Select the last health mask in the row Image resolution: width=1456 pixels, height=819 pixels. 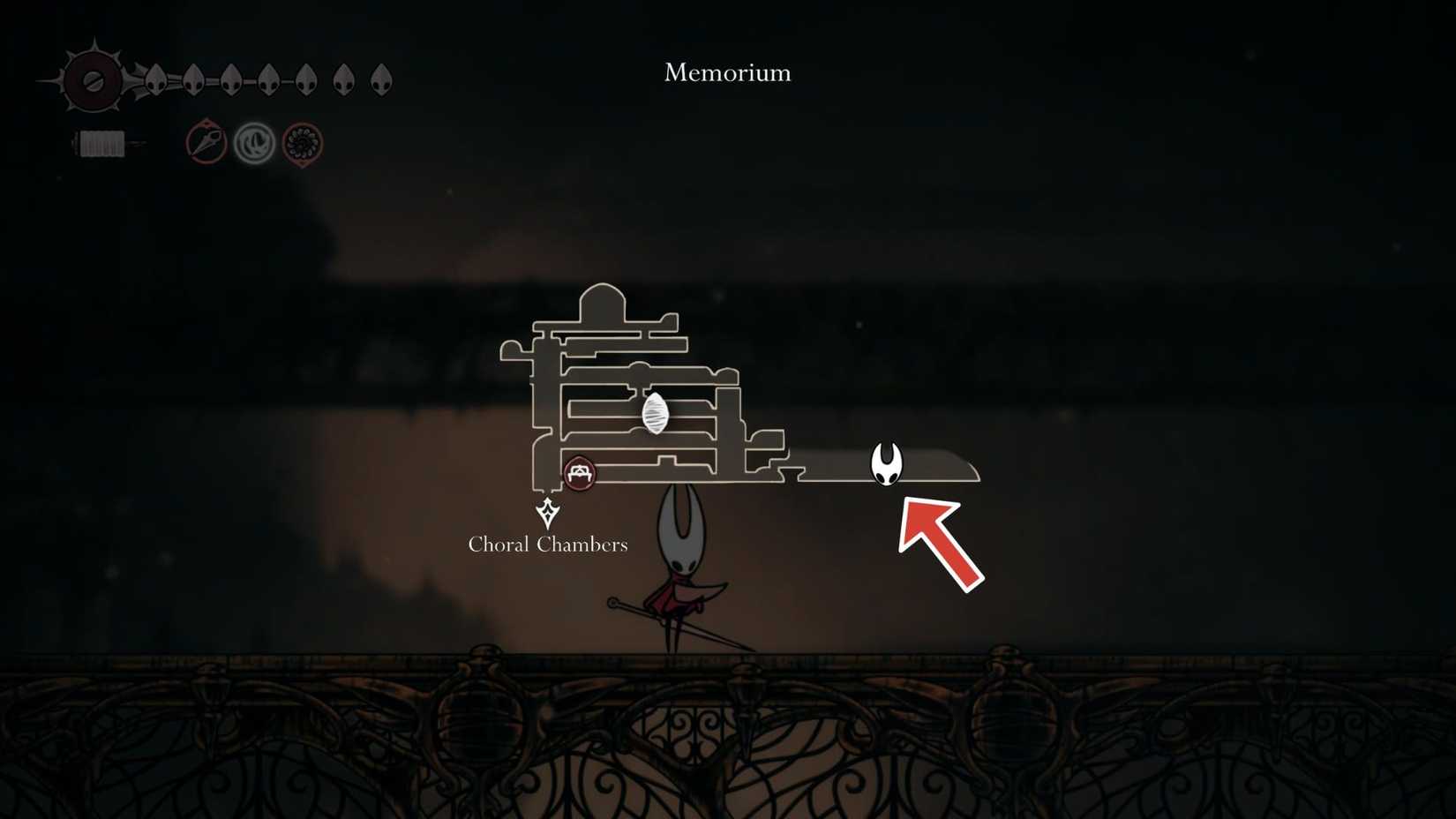pyautogui.click(x=379, y=78)
